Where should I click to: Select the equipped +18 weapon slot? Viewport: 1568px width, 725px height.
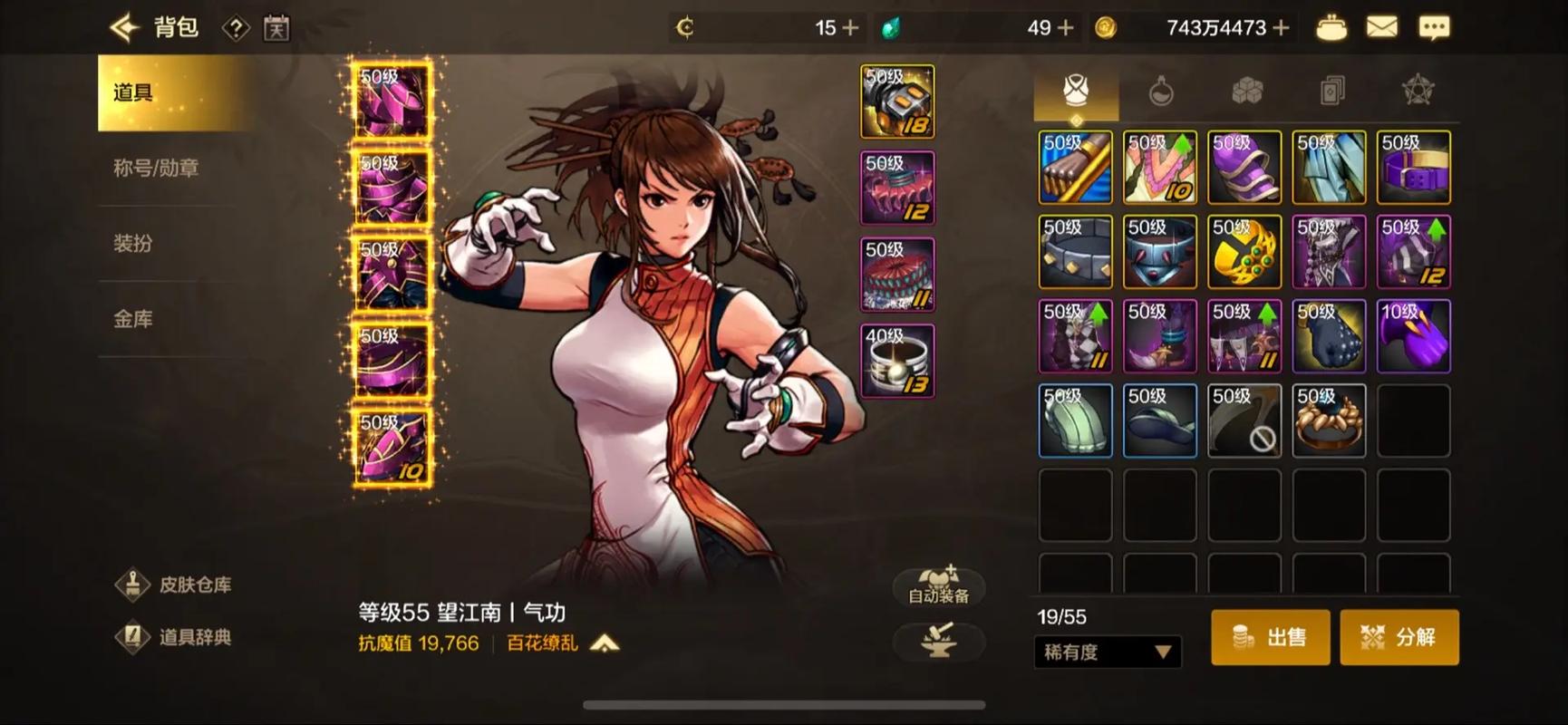pos(897,101)
